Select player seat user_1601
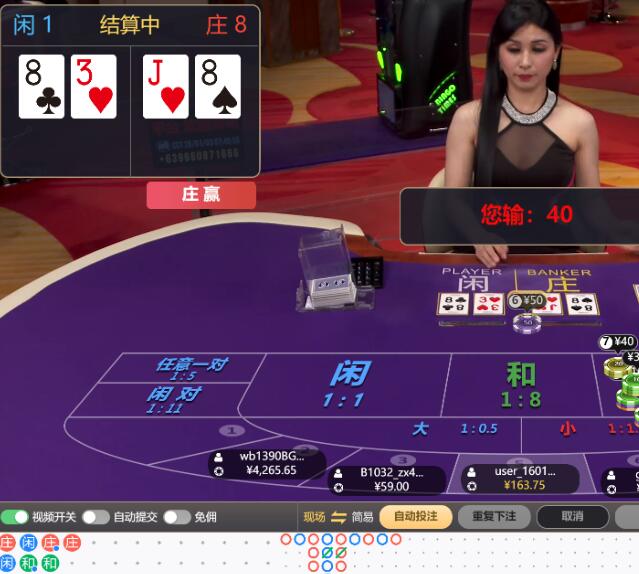 (522, 478)
